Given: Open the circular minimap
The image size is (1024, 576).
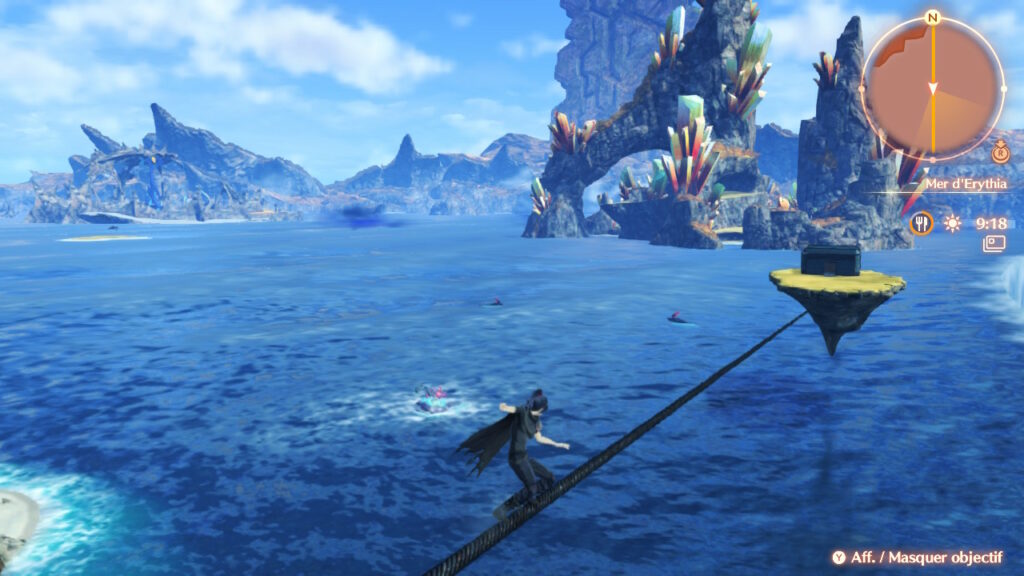Looking at the screenshot, I should (x=932, y=88).
